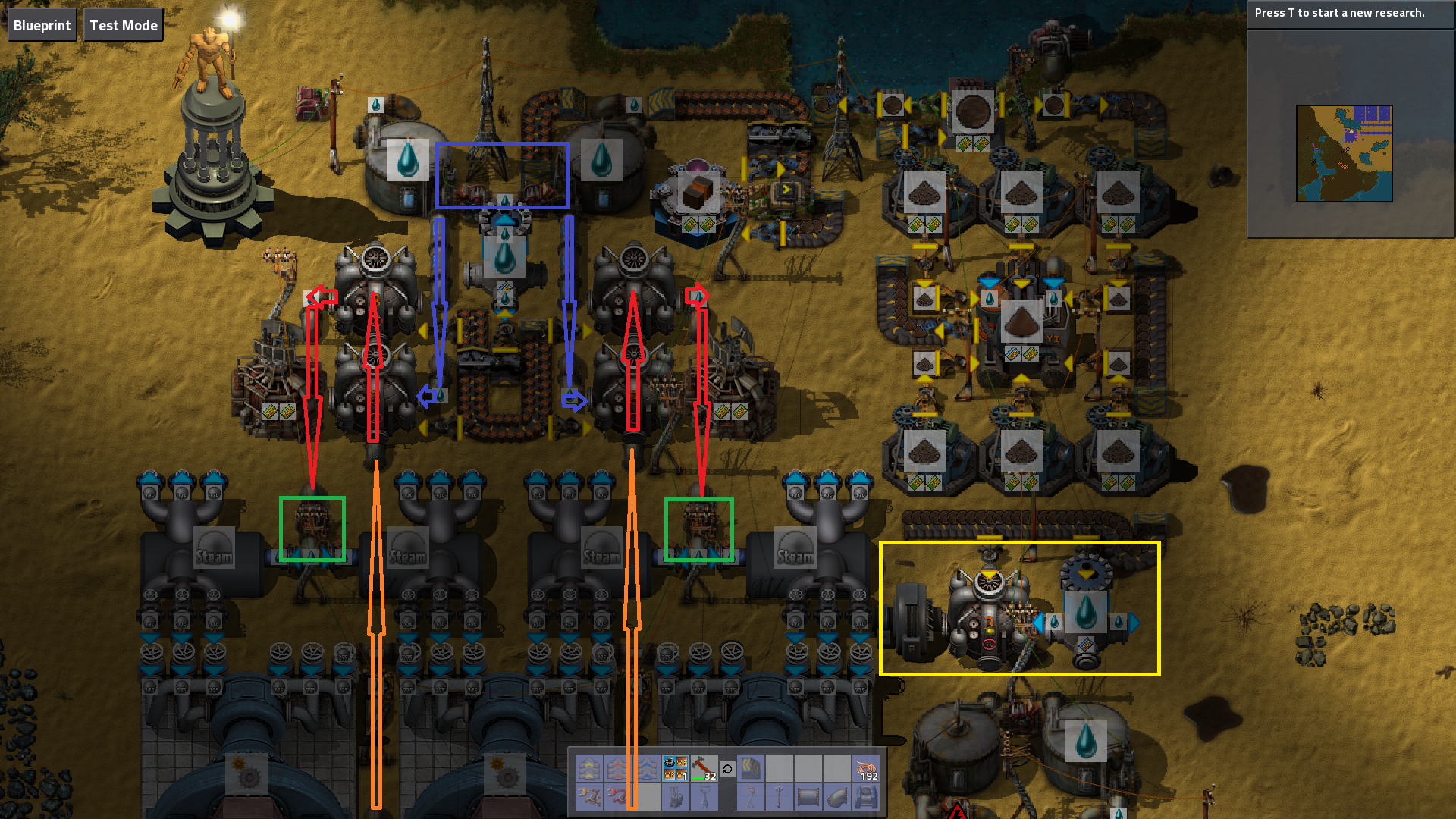The width and height of the screenshot is (1456, 819).
Task: Select the red transport belt slot
Action: (617, 768)
